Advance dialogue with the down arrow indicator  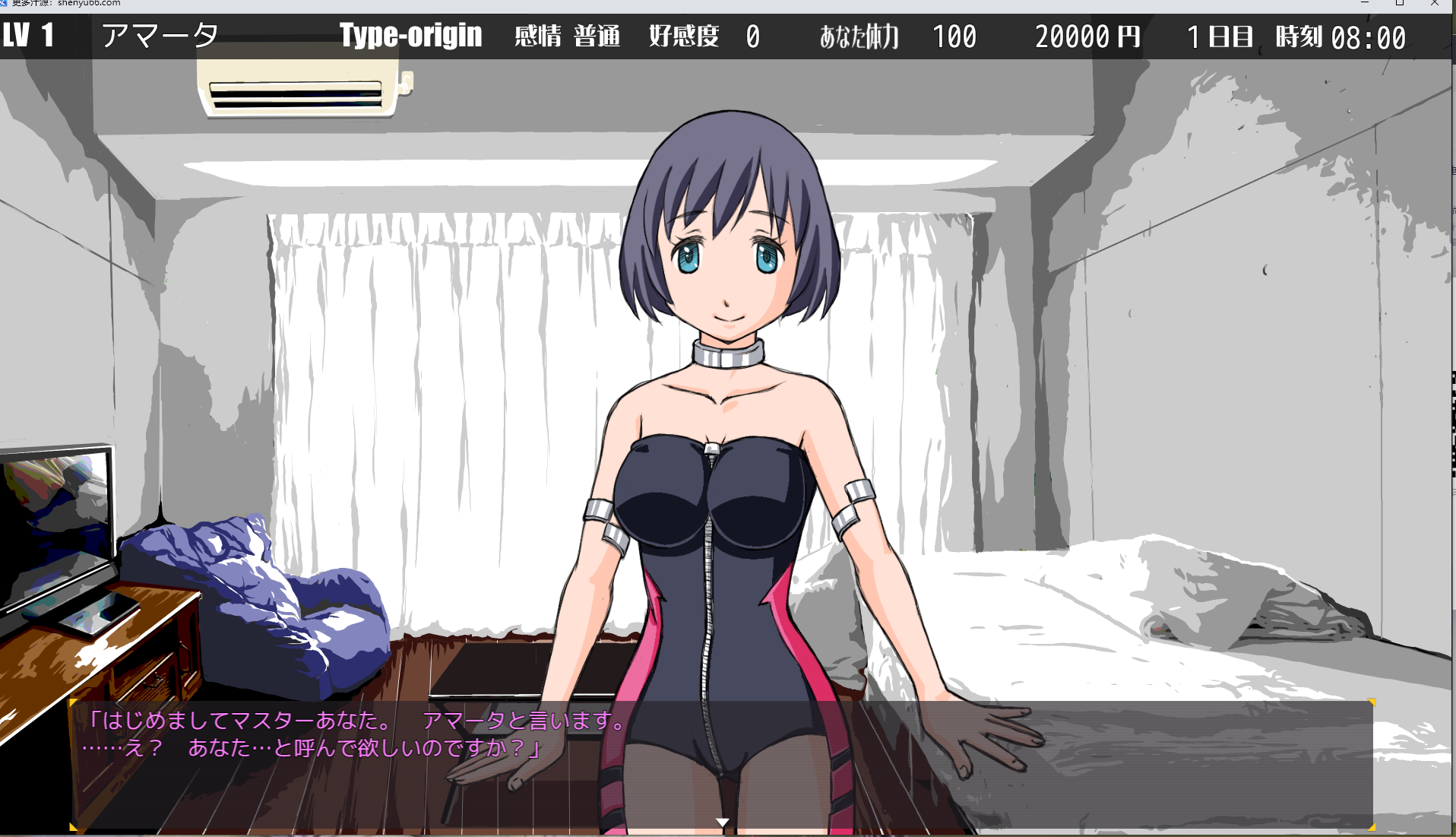(721, 821)
